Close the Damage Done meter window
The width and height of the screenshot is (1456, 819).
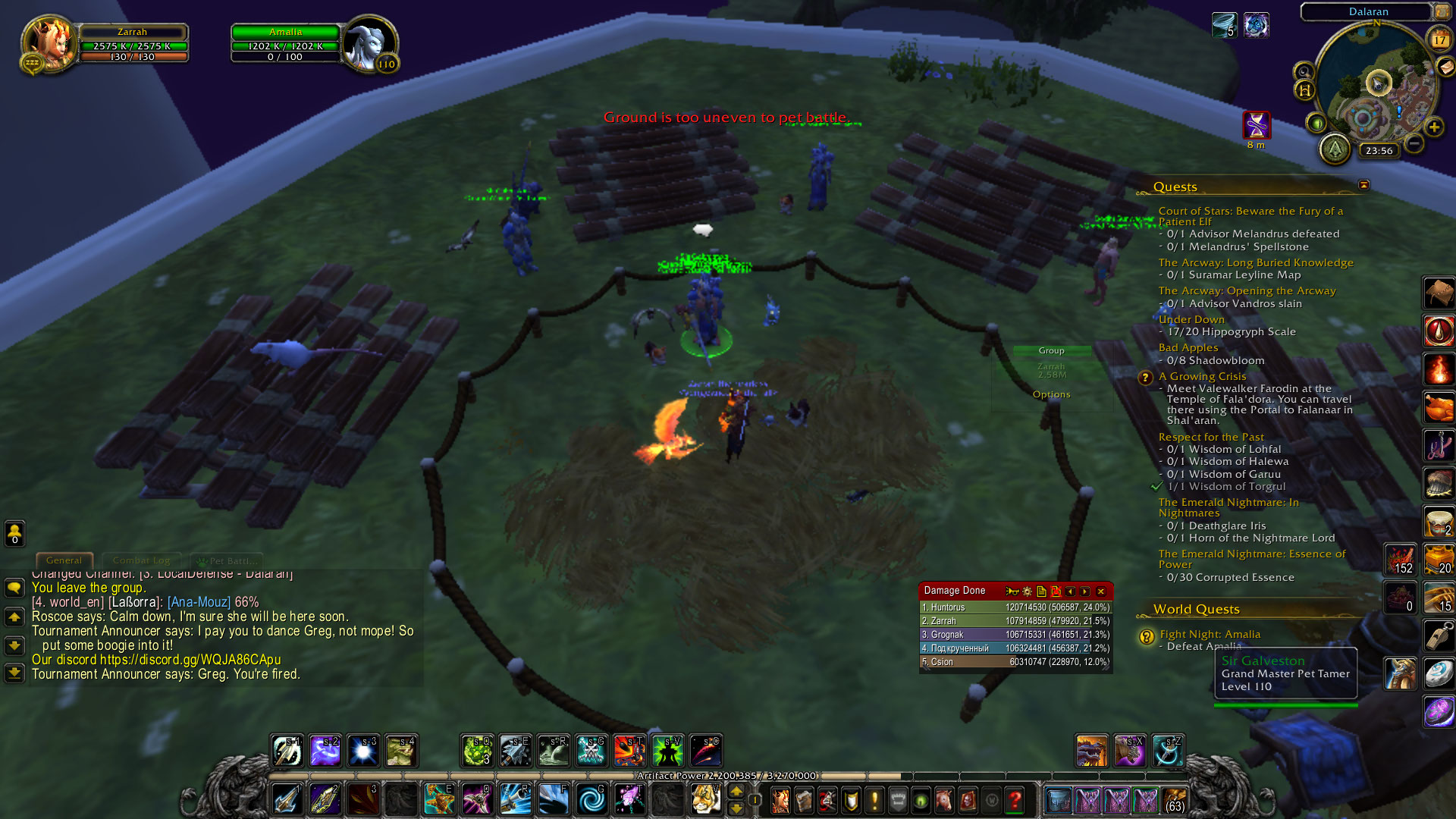tap(1101, 591)
